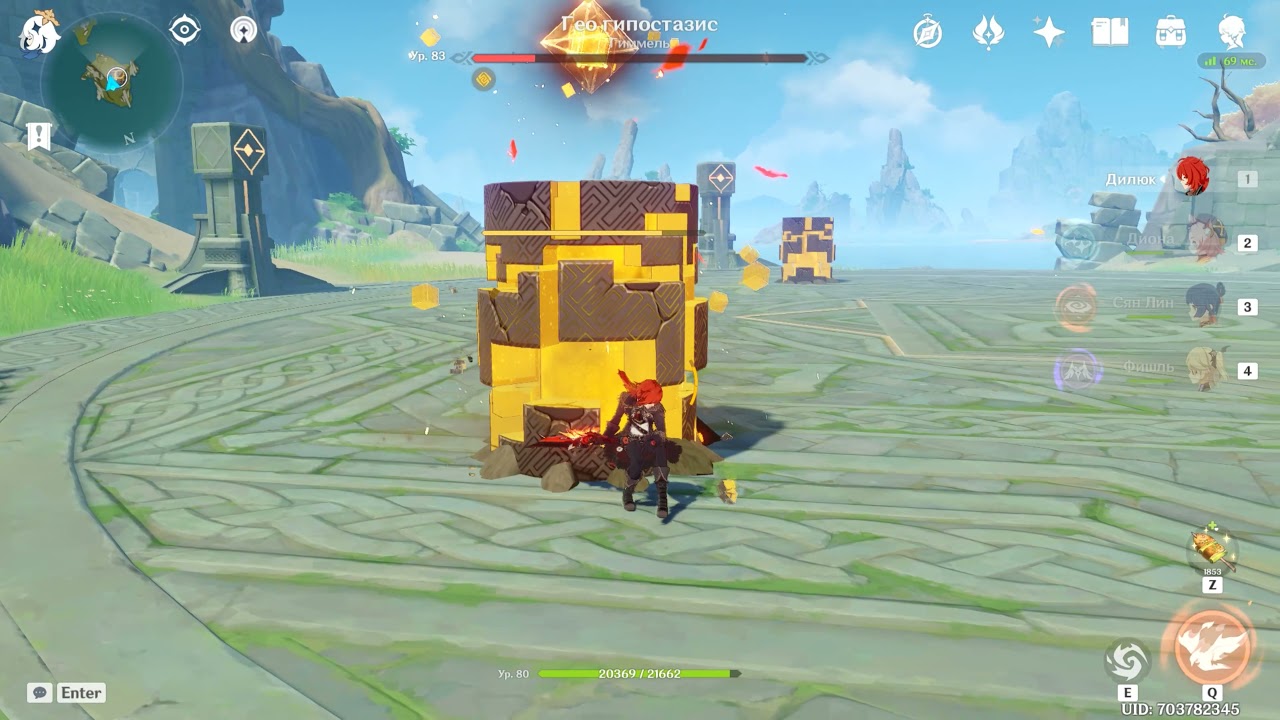Open the quest alert exclamation marker
1280x720 pixels.
pos(39,136)
